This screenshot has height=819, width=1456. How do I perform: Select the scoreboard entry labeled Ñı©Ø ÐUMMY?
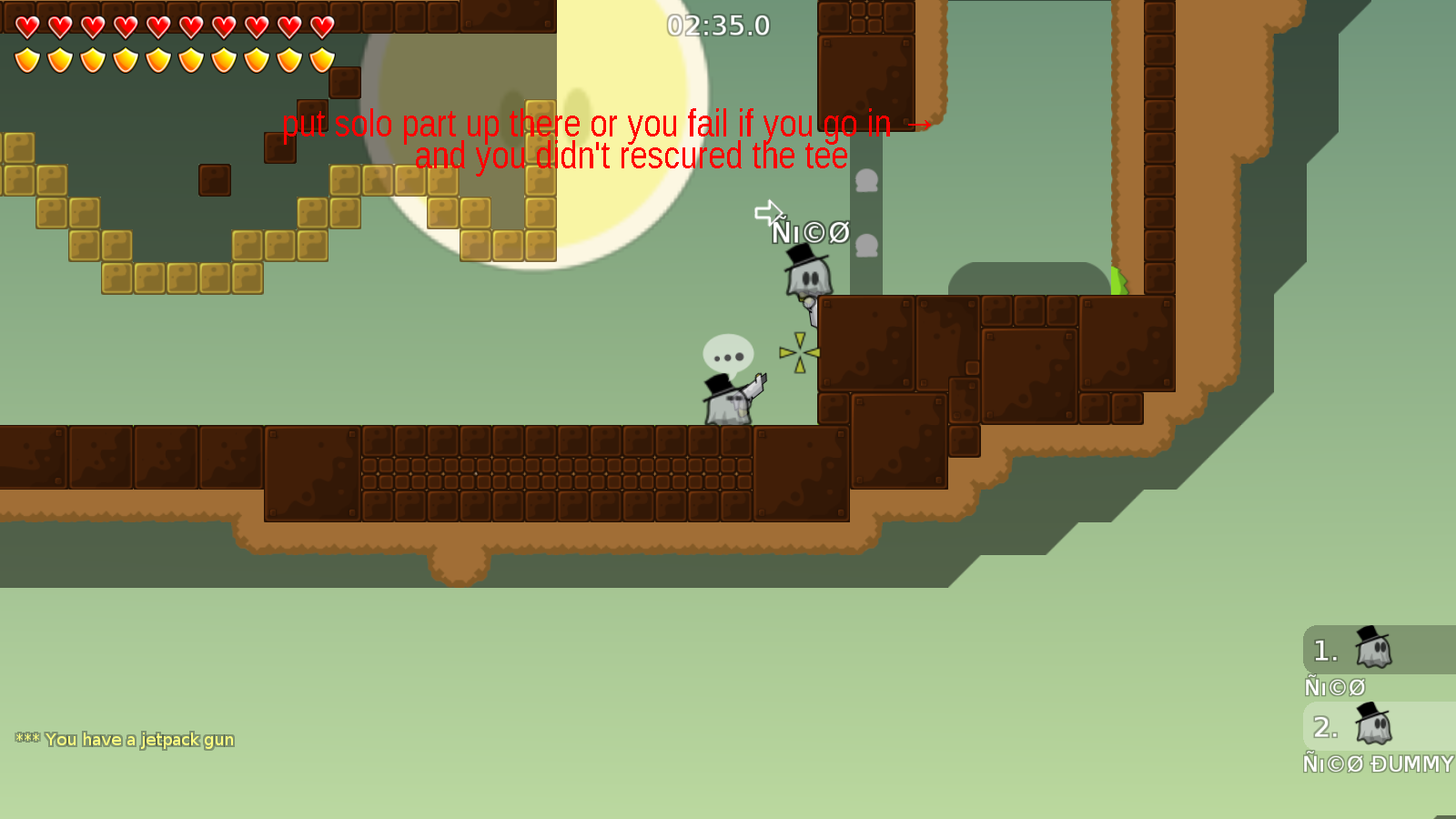(1376, 764)
